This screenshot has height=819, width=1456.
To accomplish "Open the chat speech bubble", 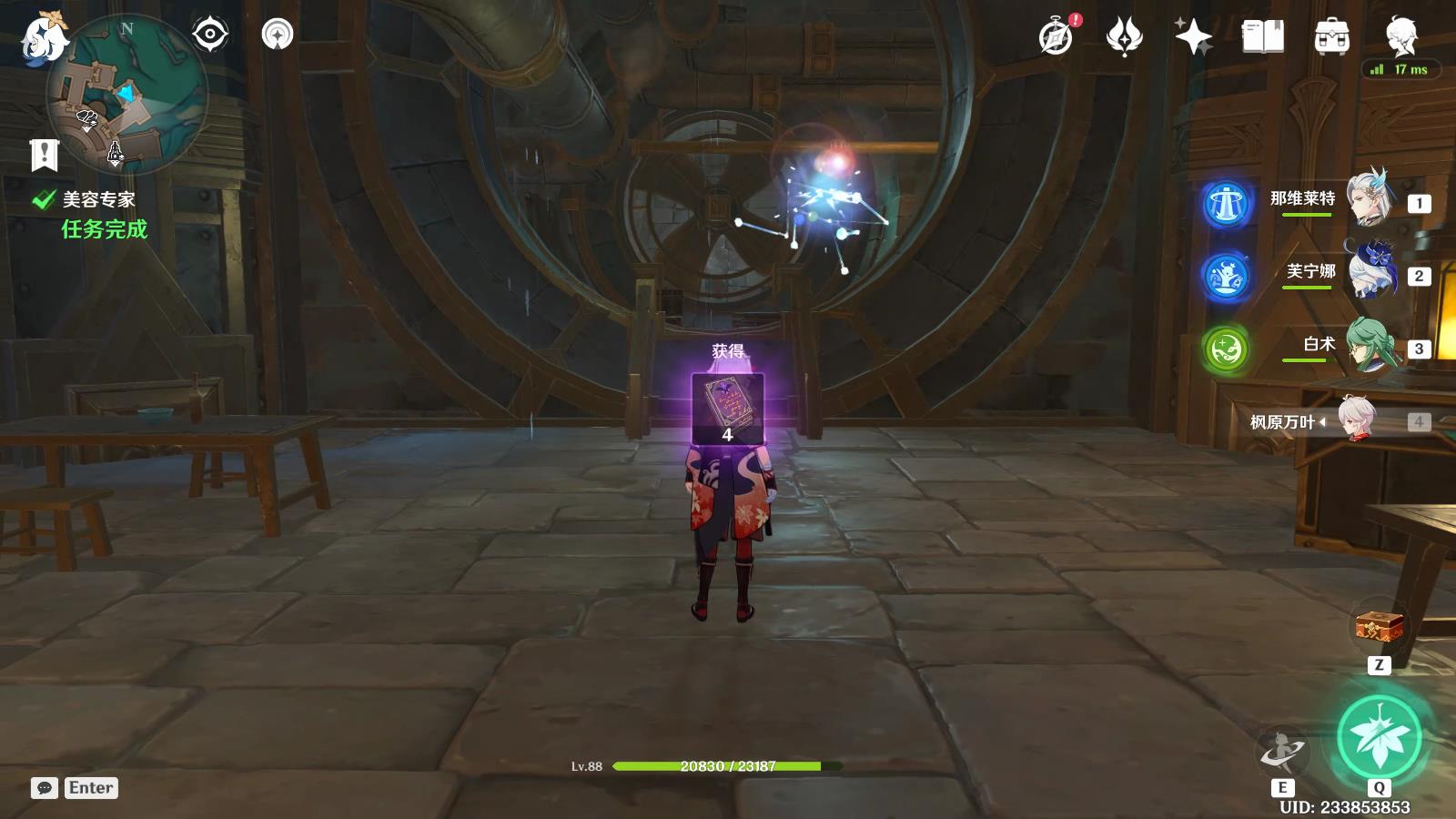I will coord(45,788).
